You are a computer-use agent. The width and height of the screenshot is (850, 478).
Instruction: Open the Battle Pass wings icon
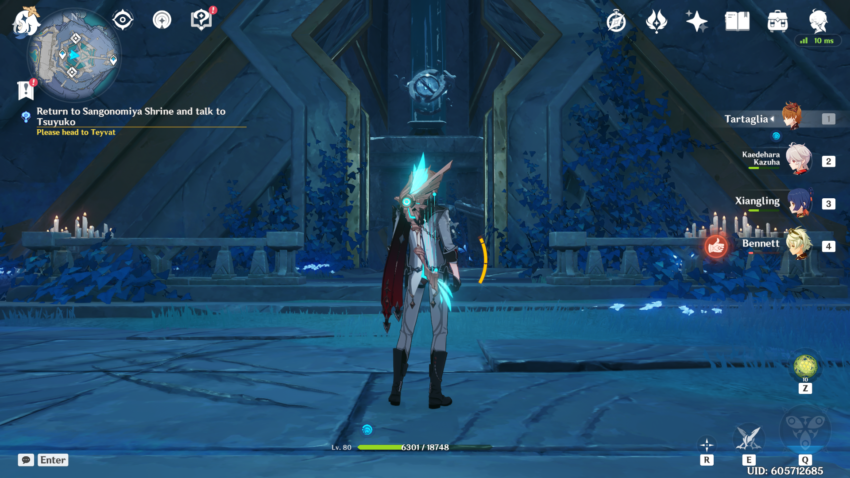pyautogui.click(x=657, y=21)
